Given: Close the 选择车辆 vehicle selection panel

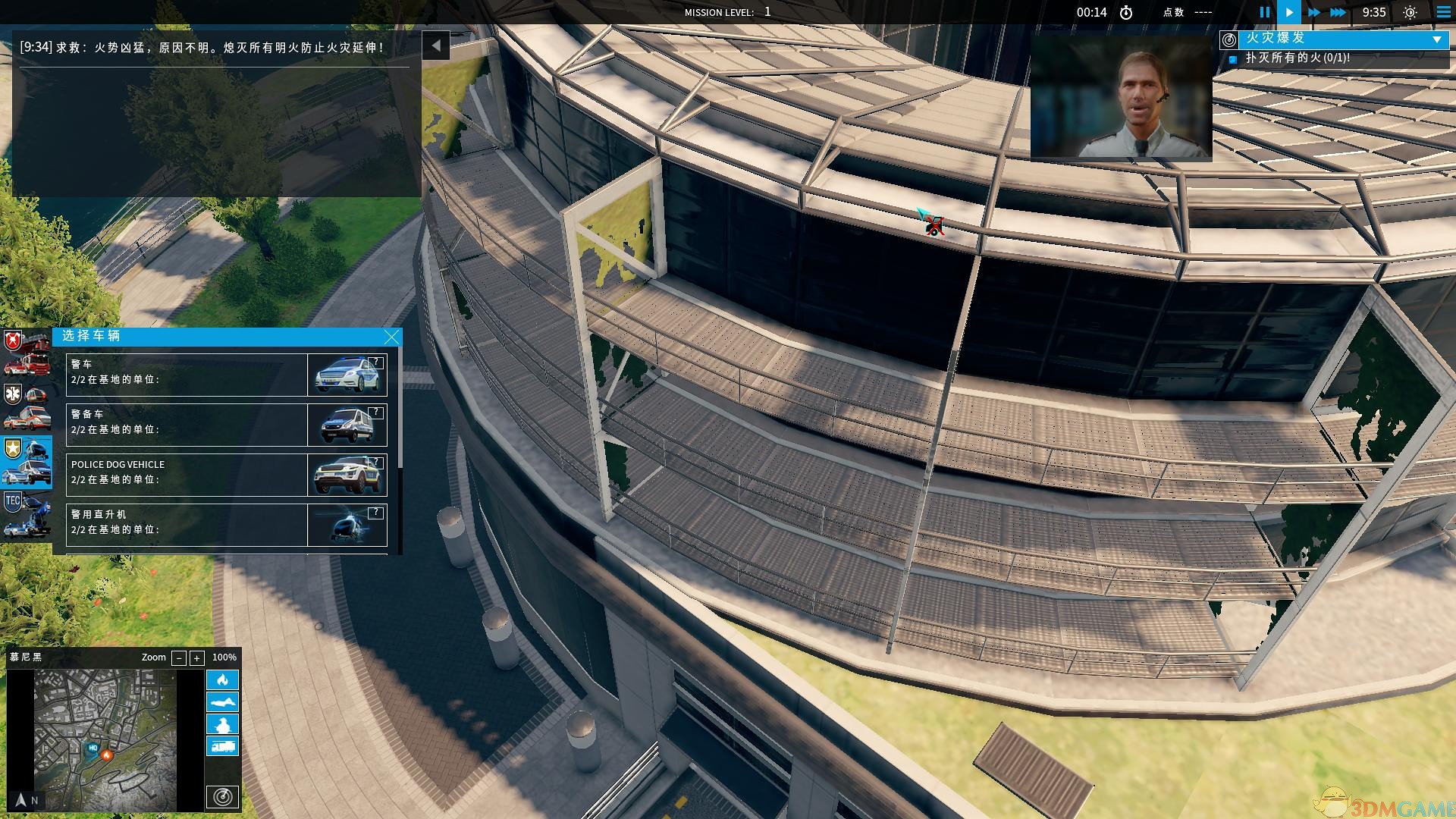Looking at the screenshot, I should (391, 337).
